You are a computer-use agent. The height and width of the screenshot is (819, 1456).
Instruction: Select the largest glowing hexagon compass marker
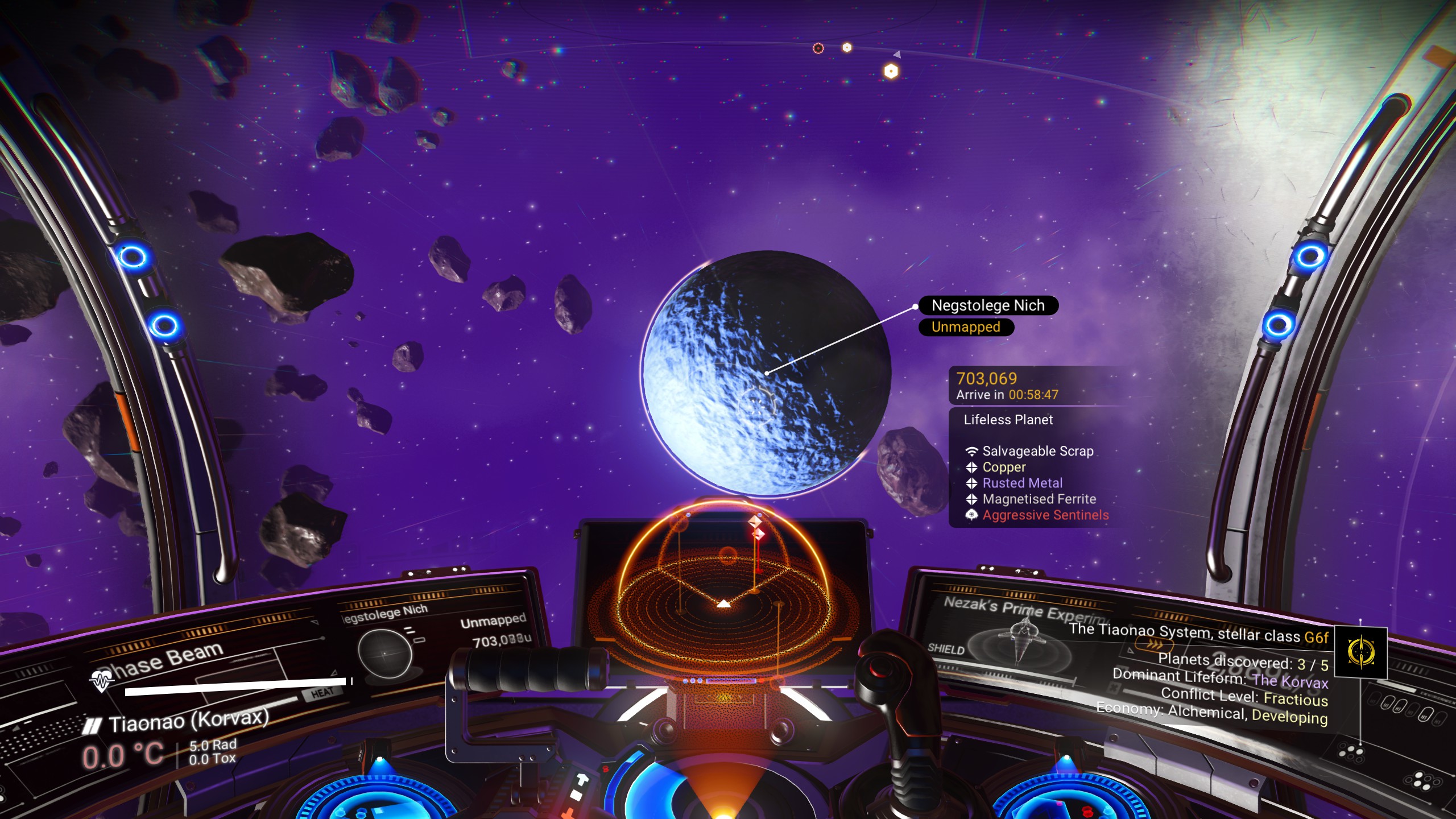[x=891, y=72]
